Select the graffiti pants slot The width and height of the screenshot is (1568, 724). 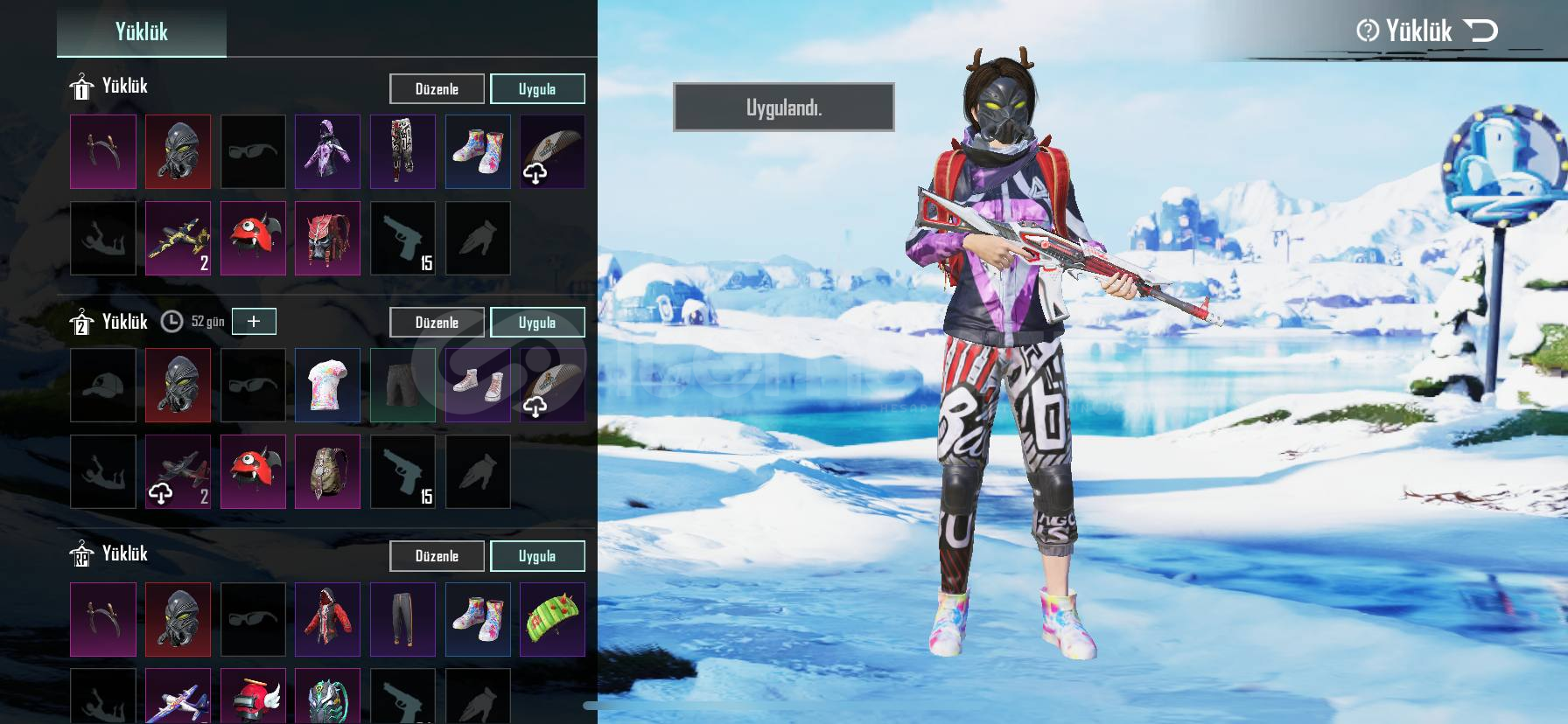point(402,151)
